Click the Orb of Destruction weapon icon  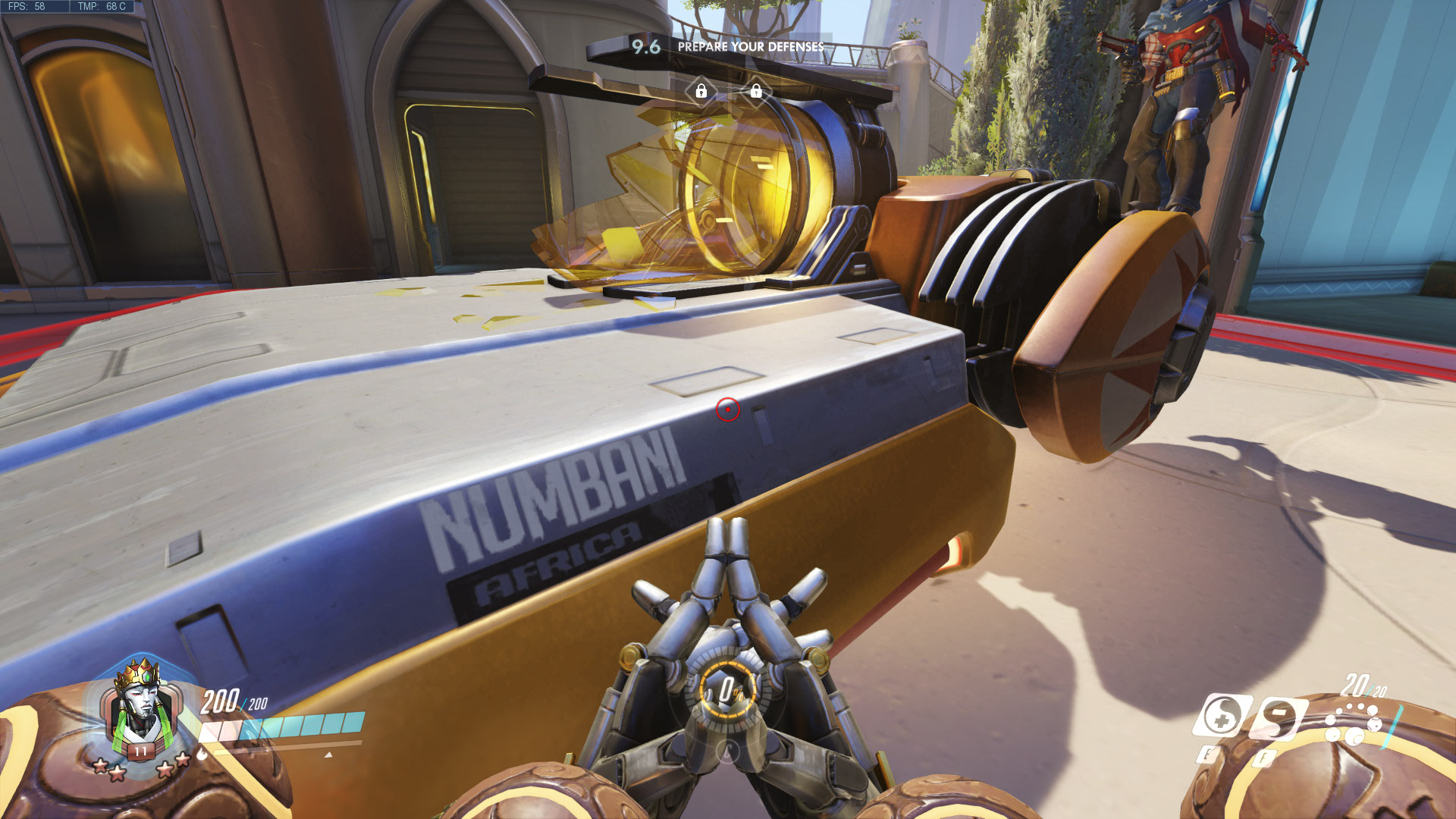(1352, 723)
